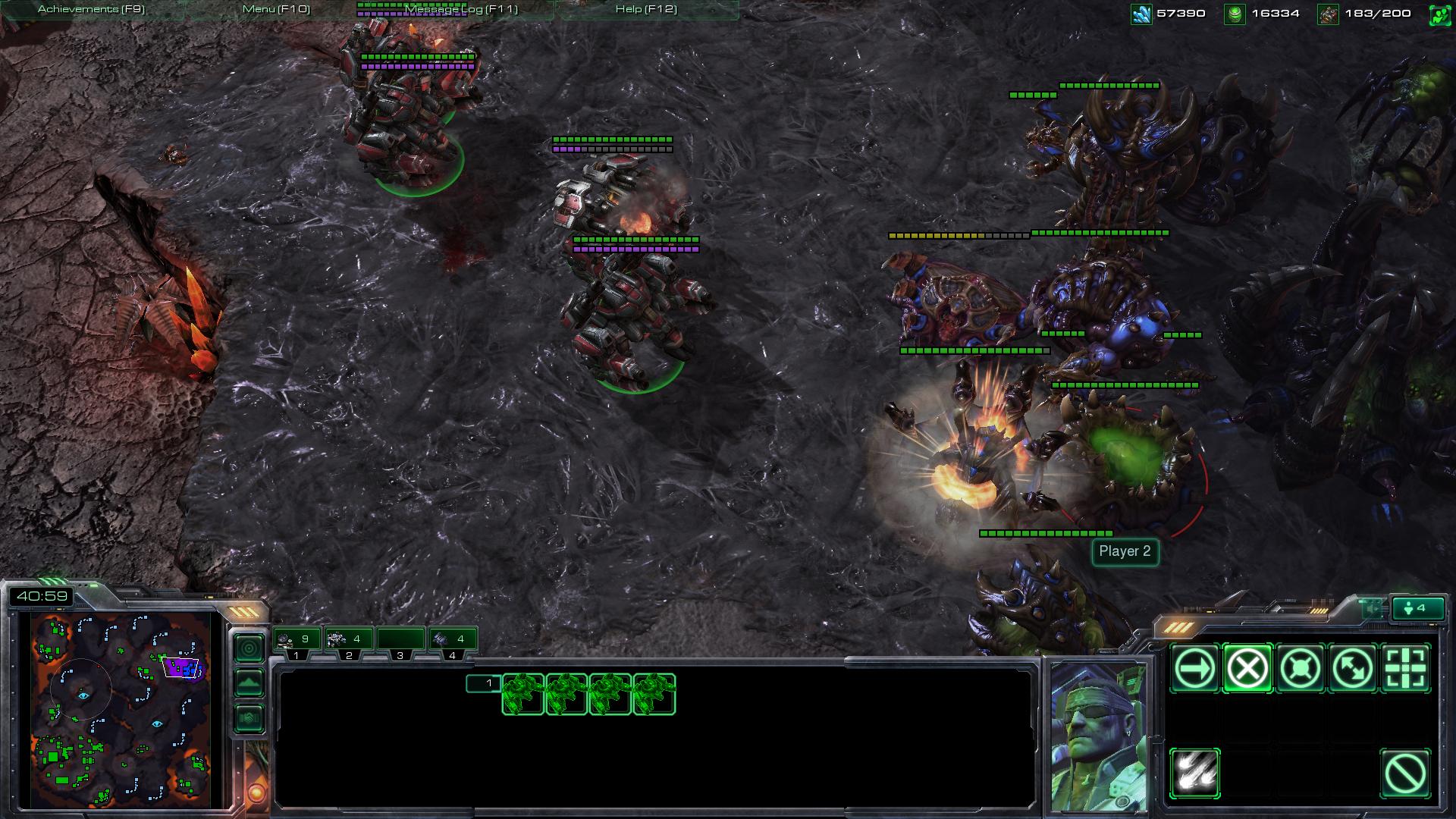
Task: Select the Hold Position command
Action: pyautogui.click(x=1301, y=668)
